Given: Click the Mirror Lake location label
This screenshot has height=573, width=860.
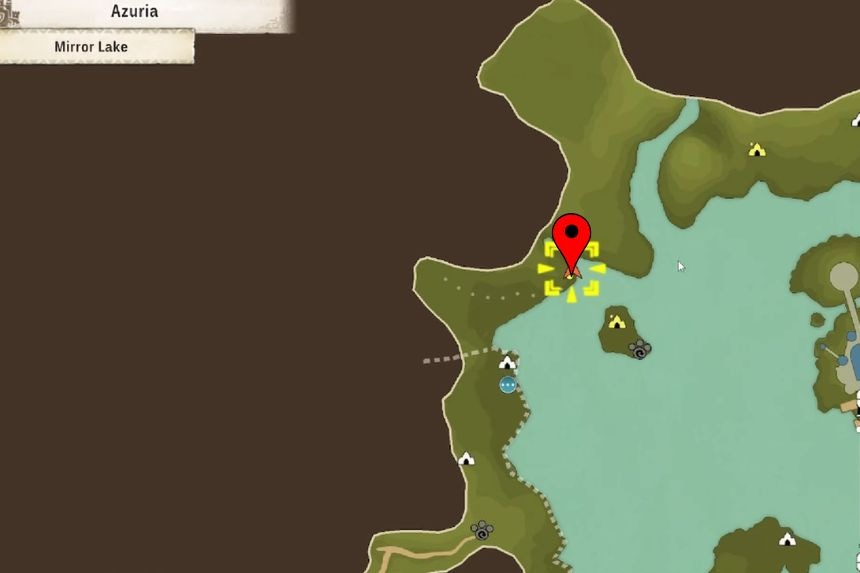Looking at the screenshot, I should click(x=91, y=47).
